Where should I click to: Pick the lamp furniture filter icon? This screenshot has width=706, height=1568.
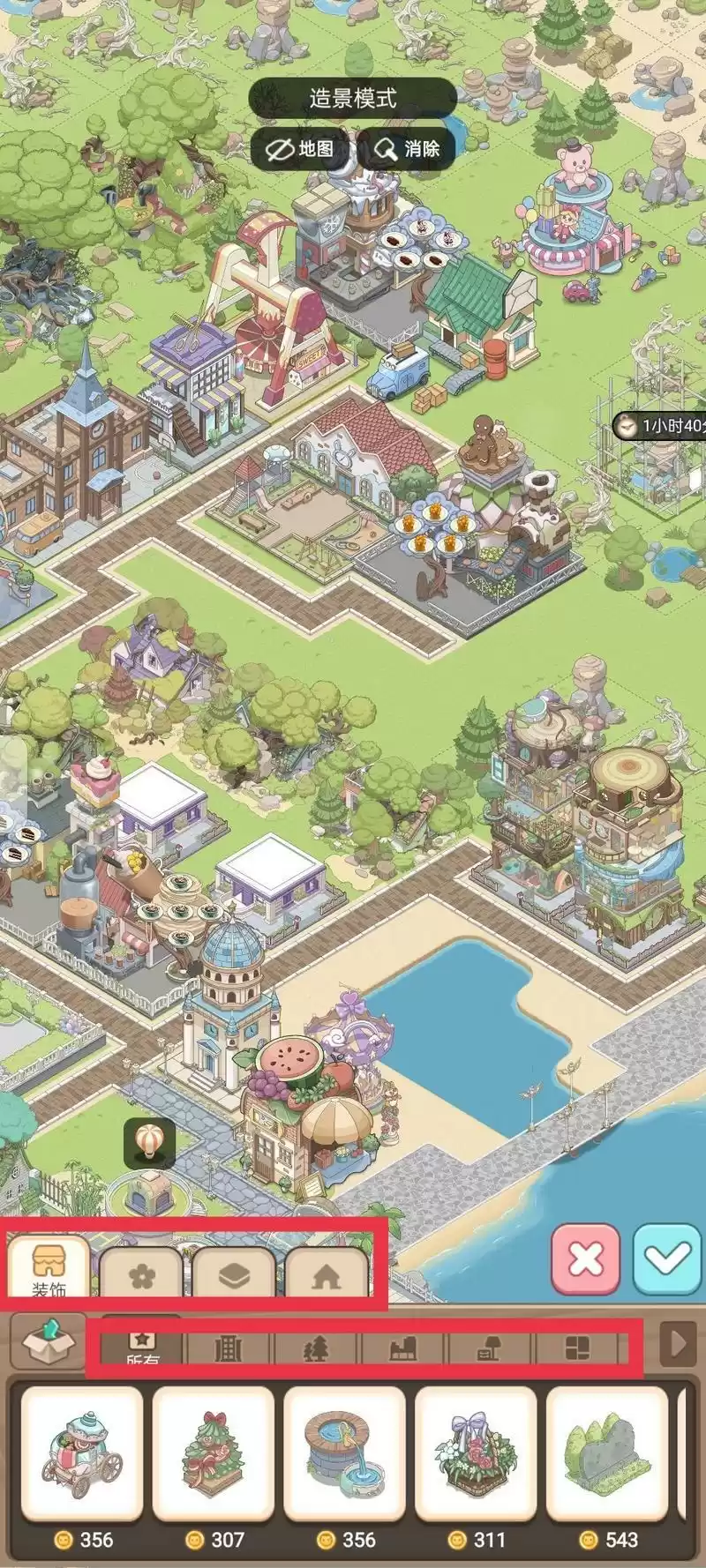490,1348
